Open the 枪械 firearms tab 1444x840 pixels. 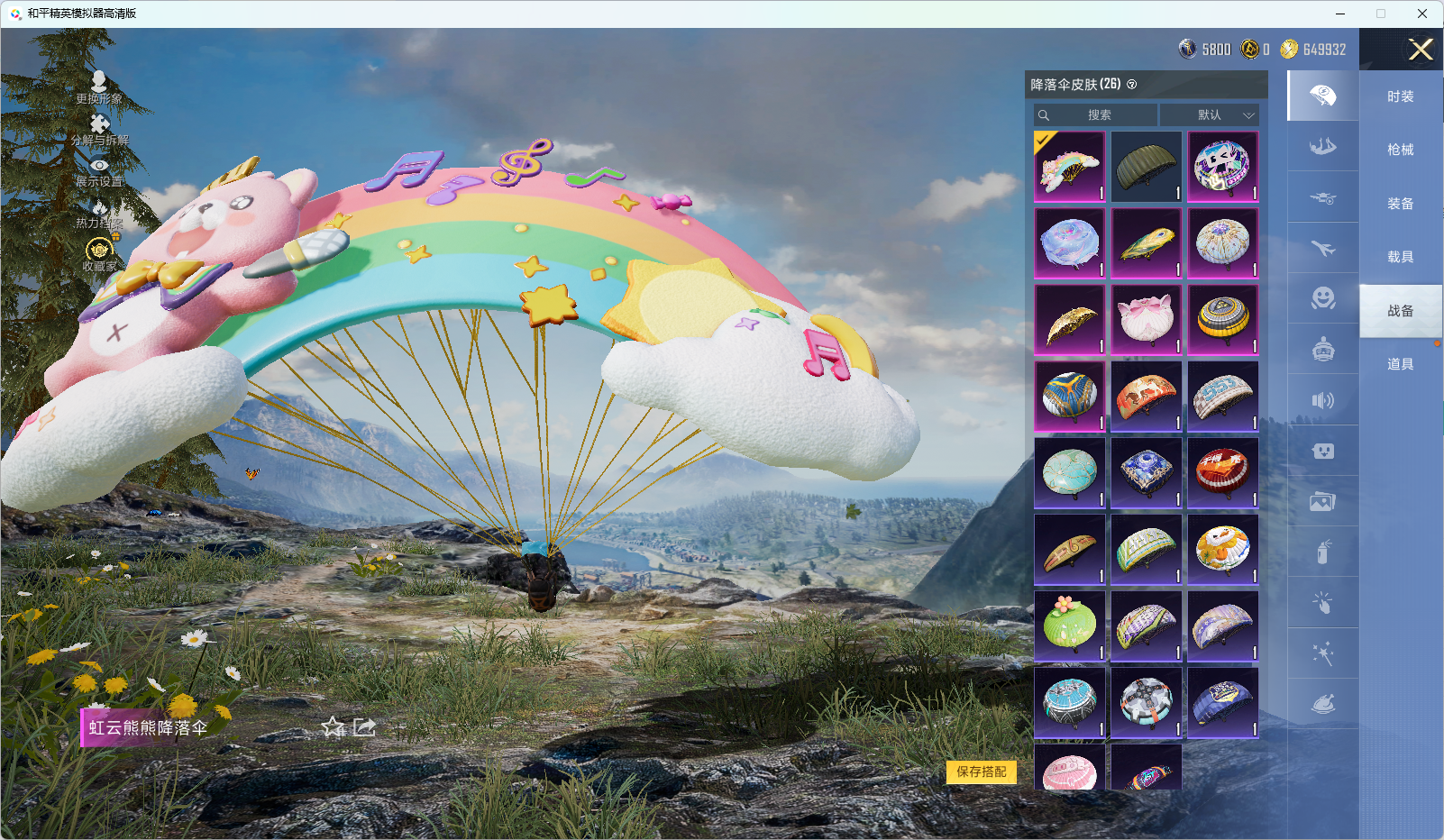pyautogui.click(x=1400, y=150)
